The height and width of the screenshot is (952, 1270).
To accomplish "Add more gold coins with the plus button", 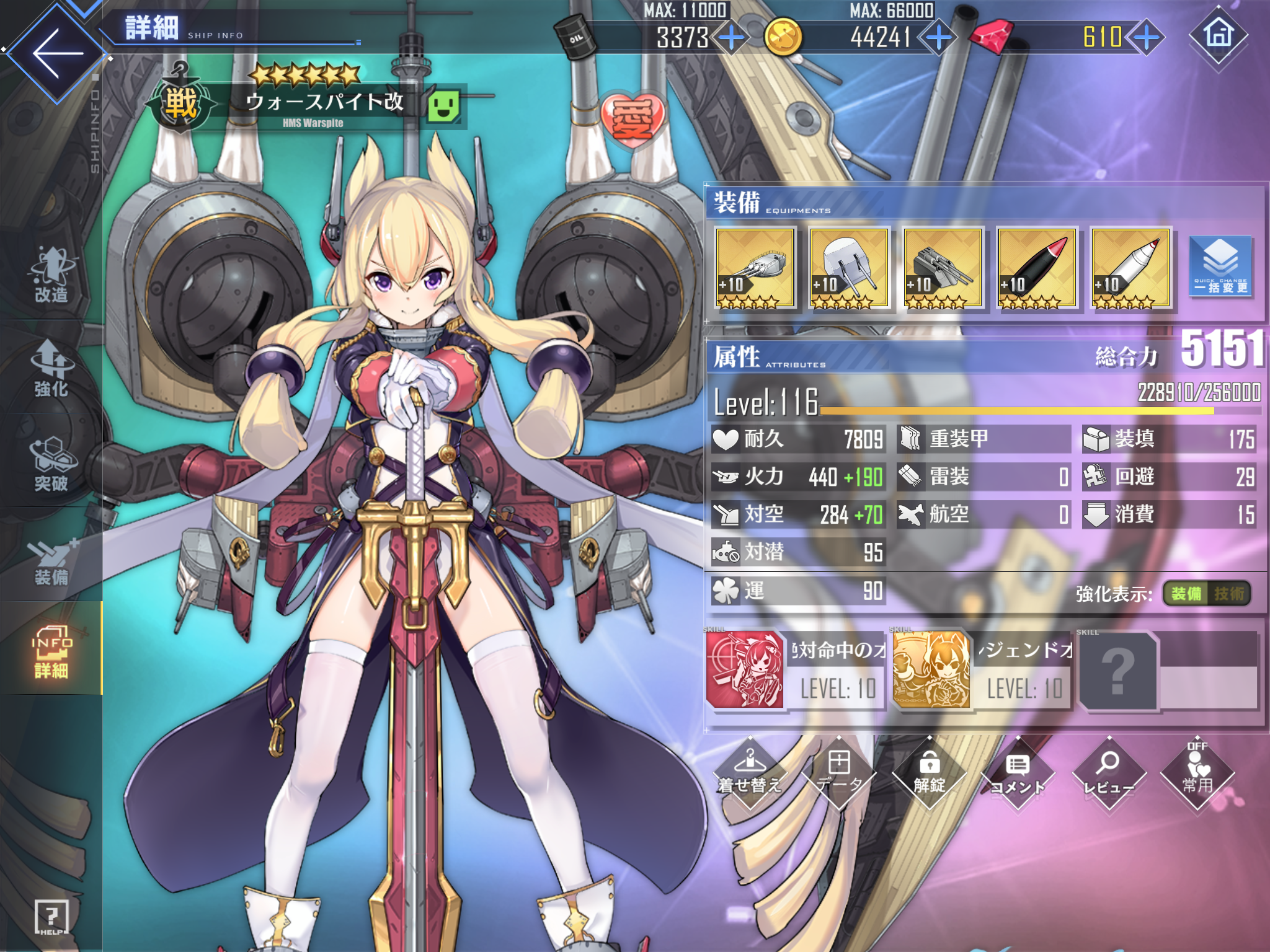I will tap(939, 37).
